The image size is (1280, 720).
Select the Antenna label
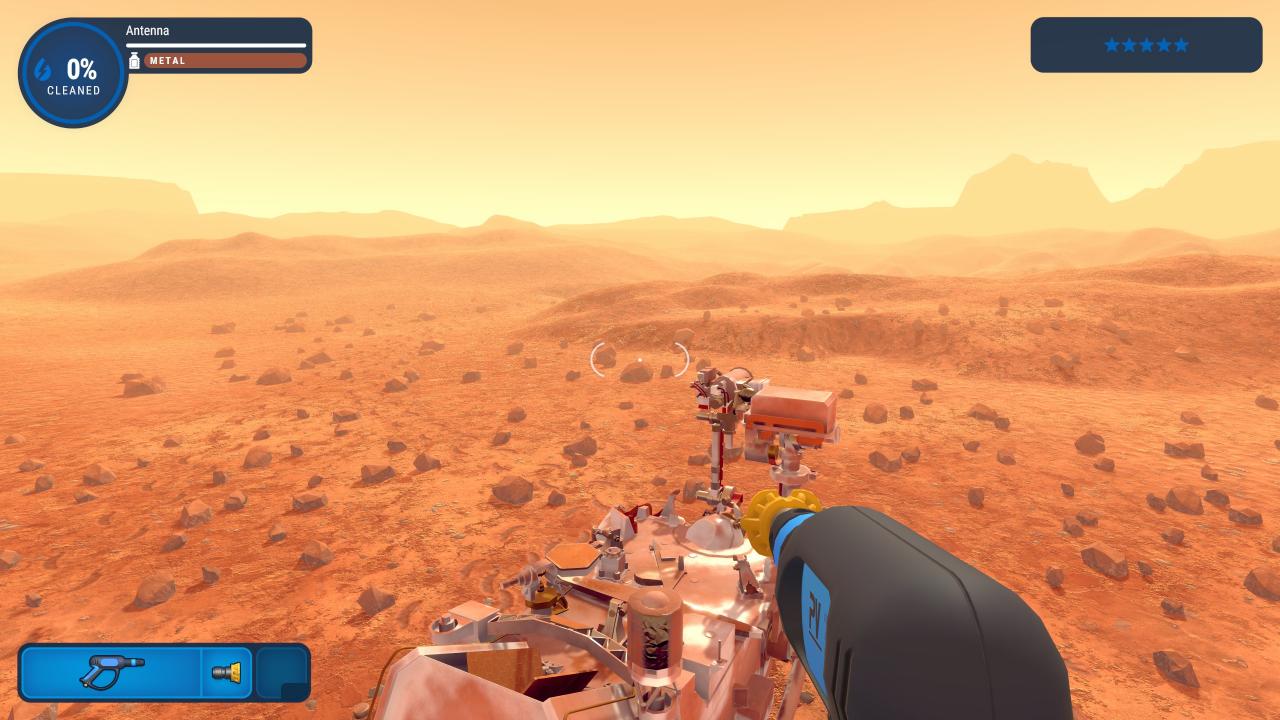point(147,30)
